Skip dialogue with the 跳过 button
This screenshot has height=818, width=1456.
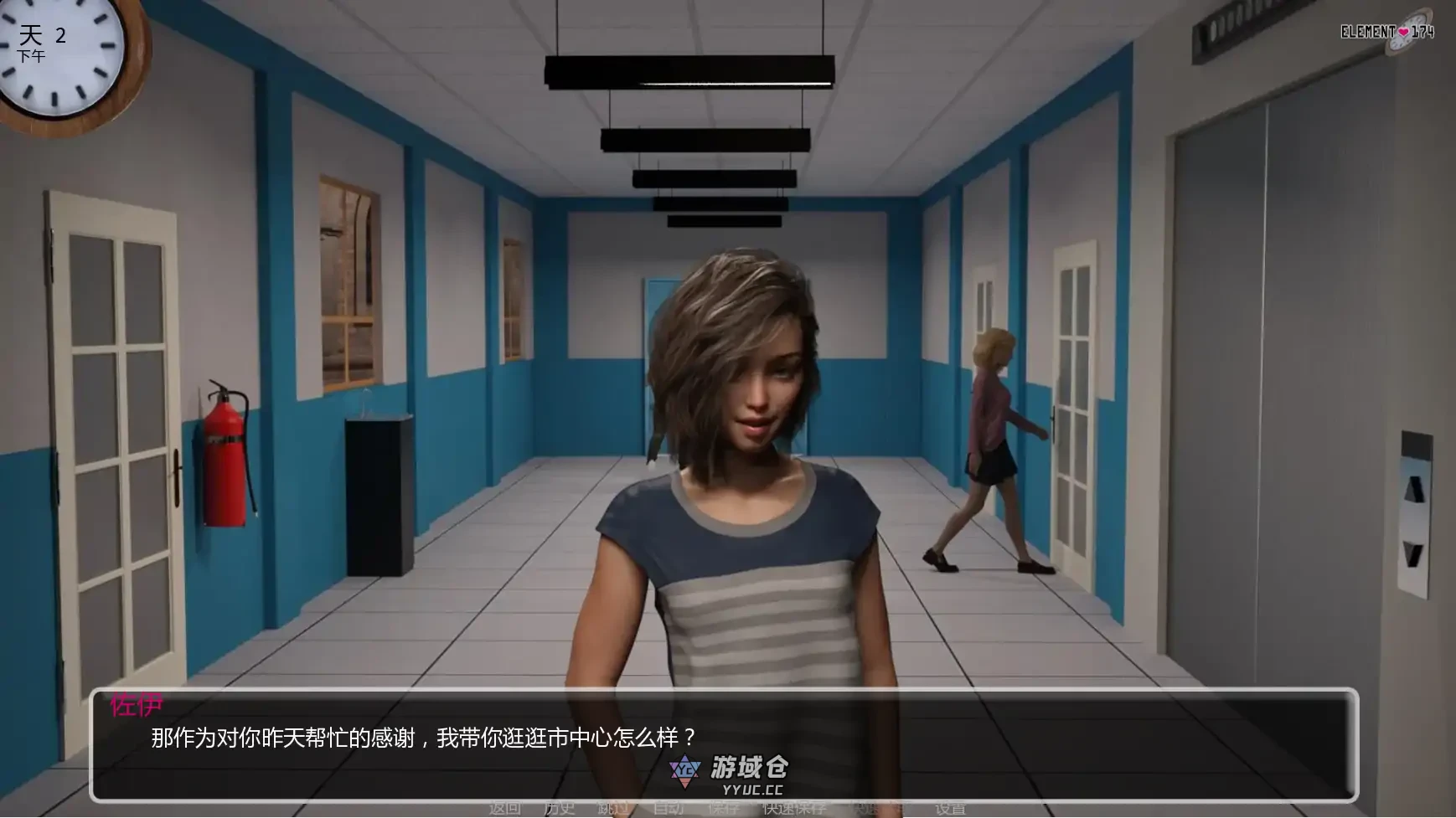613,808
